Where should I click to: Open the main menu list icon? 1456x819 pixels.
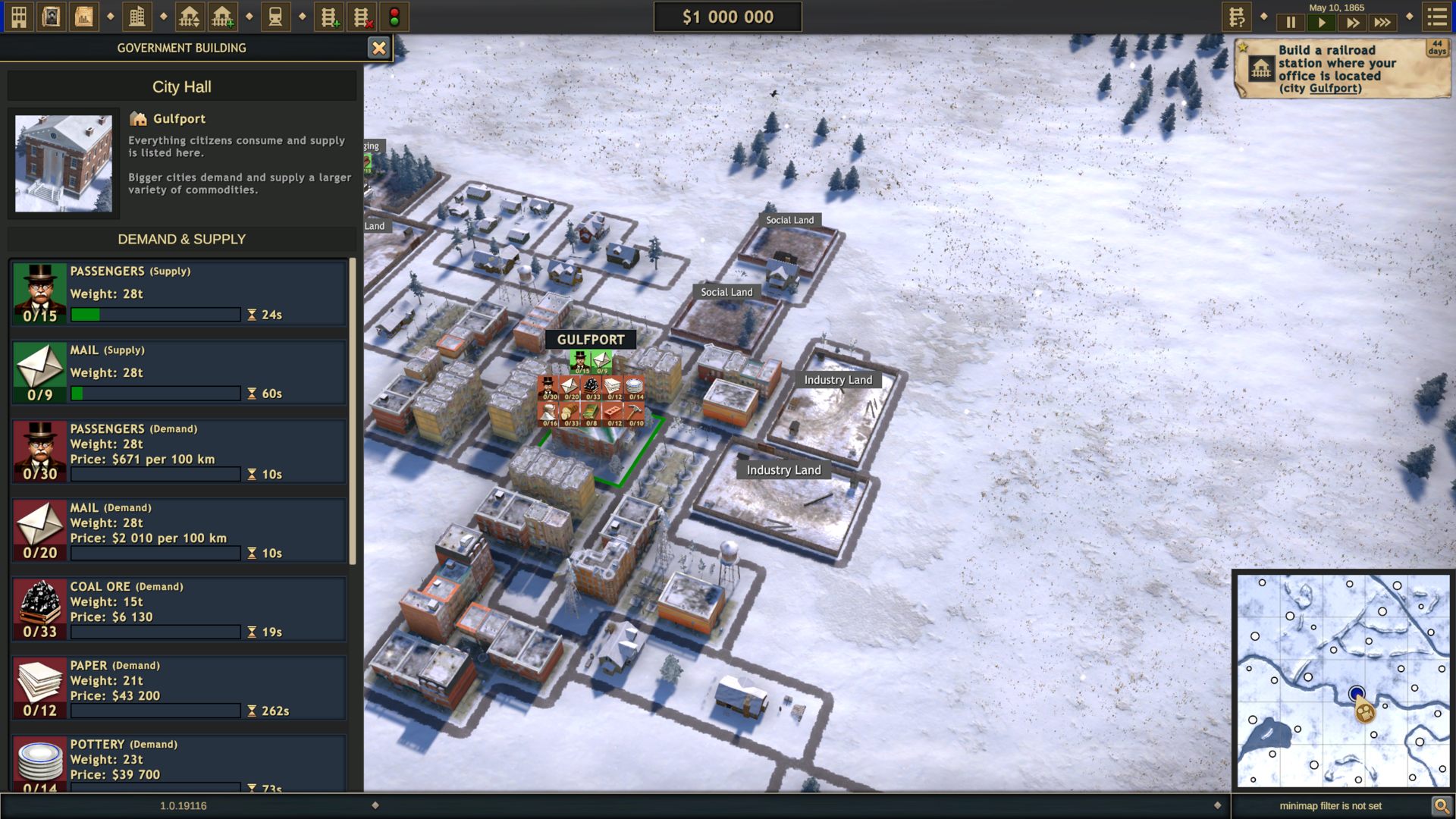(1437, 17)
